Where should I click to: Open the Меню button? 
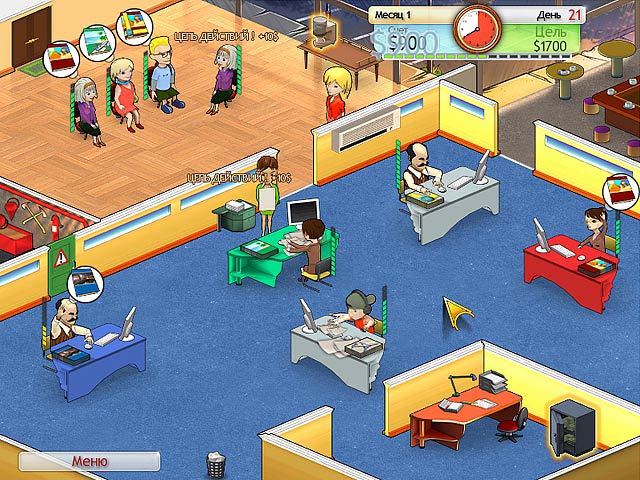(x=89, y=461)
